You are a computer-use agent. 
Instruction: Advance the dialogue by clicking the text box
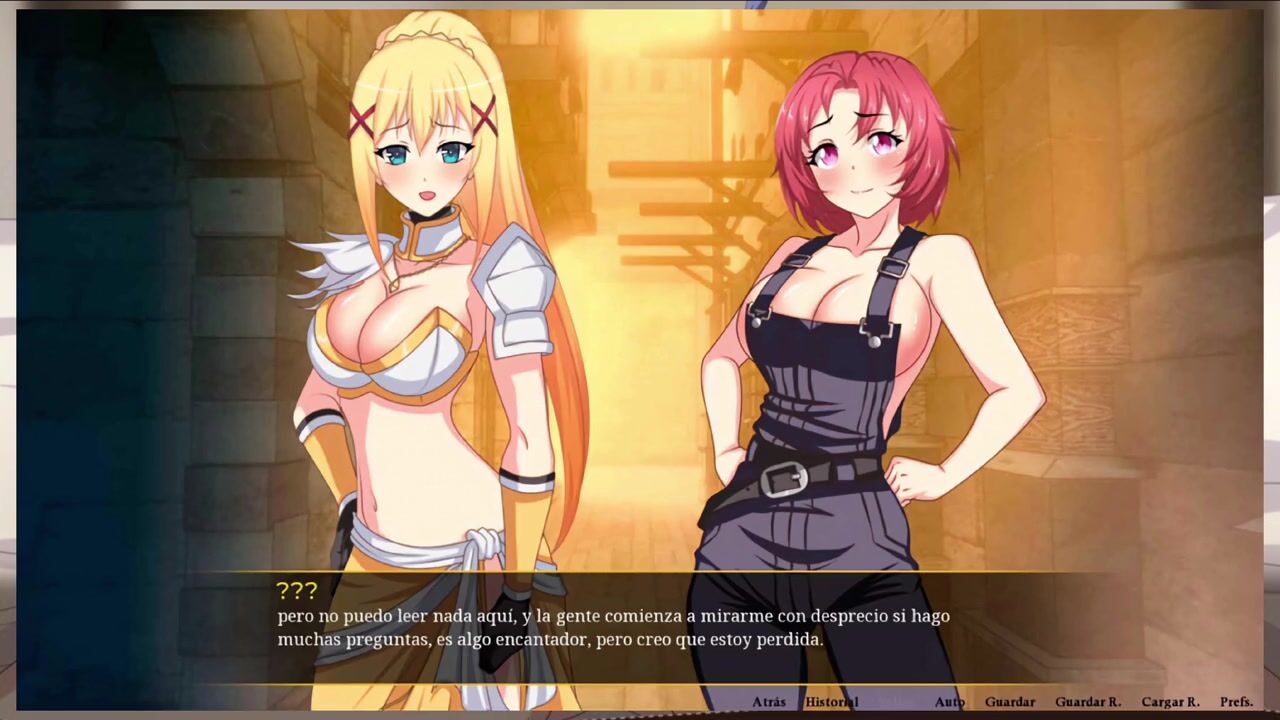tap(640, 628)
